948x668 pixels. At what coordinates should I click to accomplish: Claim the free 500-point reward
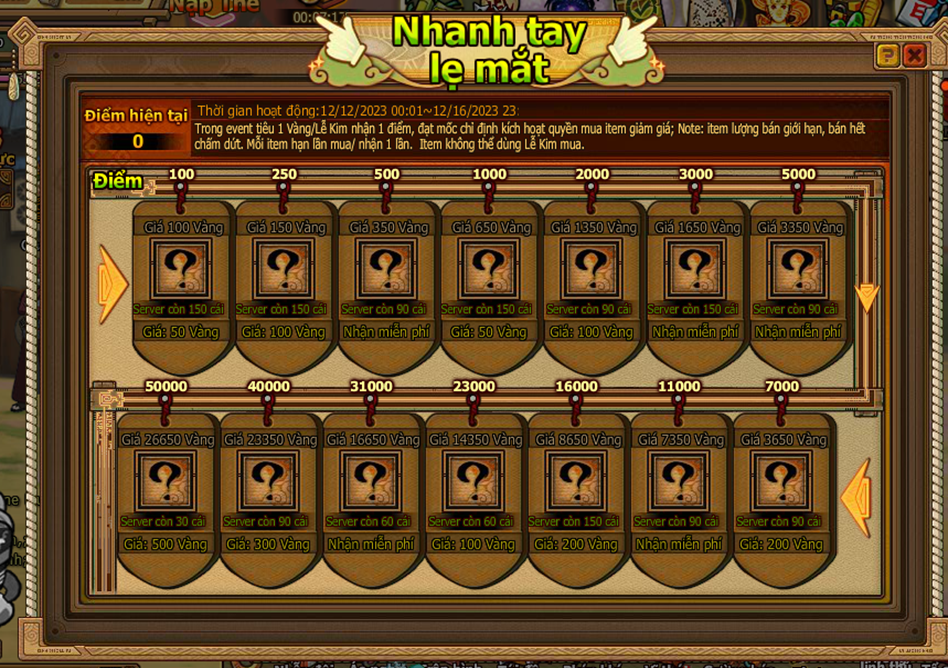(x=387, y=331)
